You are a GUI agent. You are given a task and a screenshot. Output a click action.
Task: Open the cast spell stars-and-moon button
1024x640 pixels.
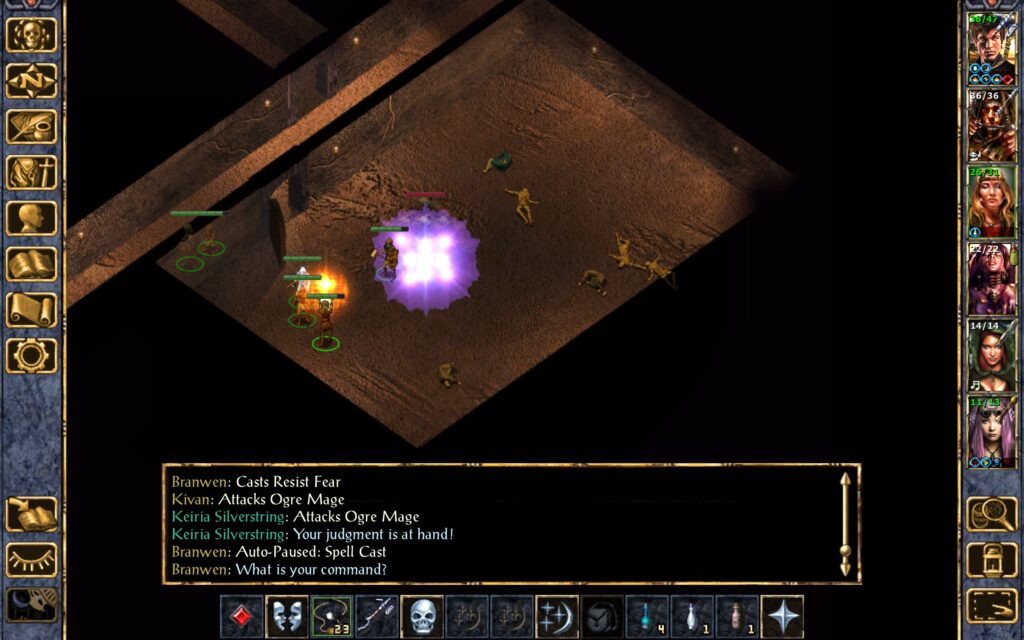click(x=557, y=616)
